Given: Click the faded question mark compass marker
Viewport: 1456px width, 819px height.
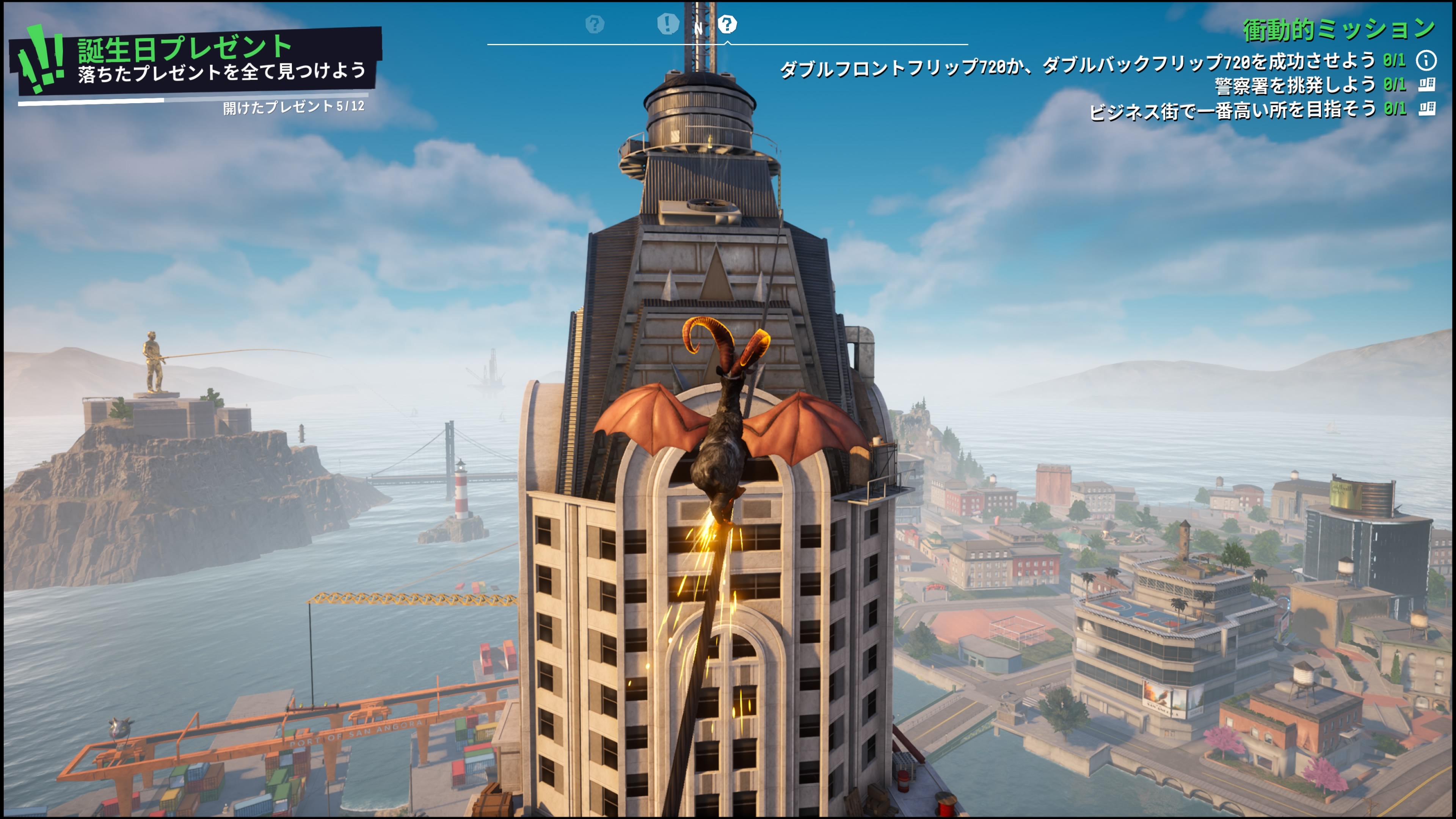Looking at the screenshot, I should pos(595,24).
